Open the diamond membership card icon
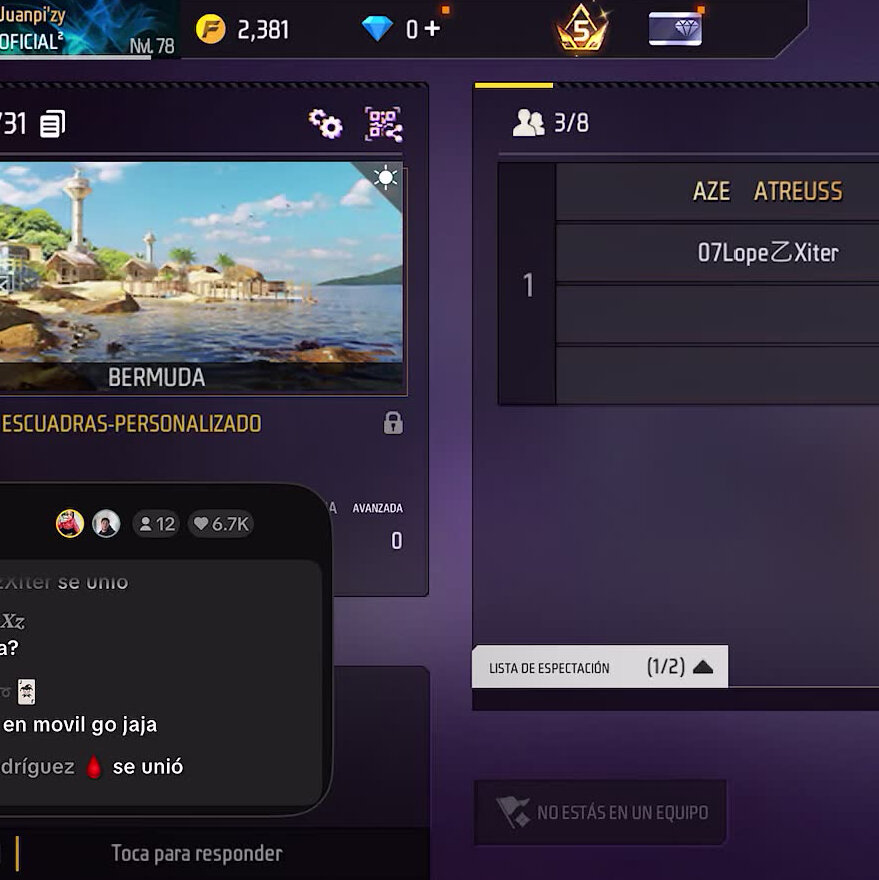 point(675,29)
